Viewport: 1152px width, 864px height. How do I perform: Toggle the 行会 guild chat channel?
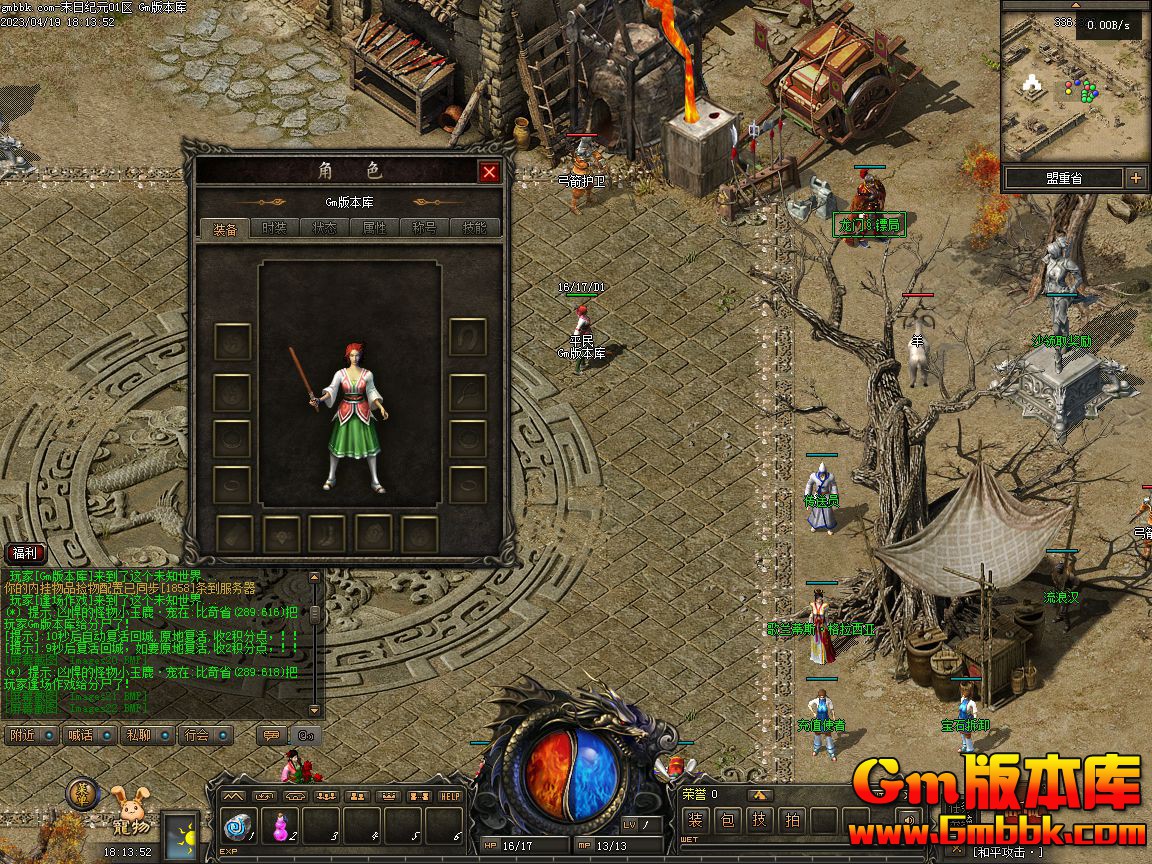click(x=203, y=735)
